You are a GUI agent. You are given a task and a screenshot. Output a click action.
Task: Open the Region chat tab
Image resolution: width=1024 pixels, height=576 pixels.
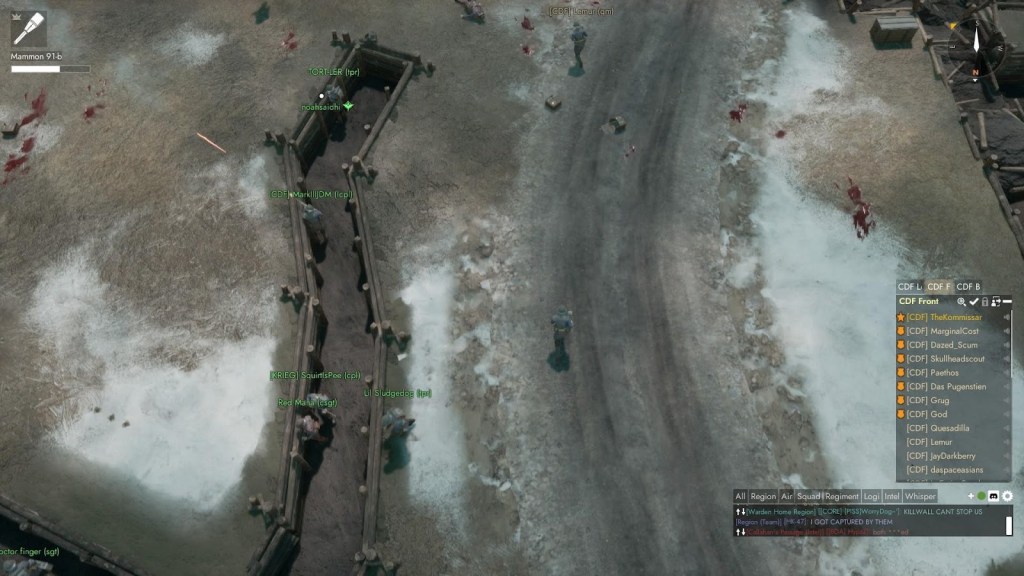click(x=763, y=496)
